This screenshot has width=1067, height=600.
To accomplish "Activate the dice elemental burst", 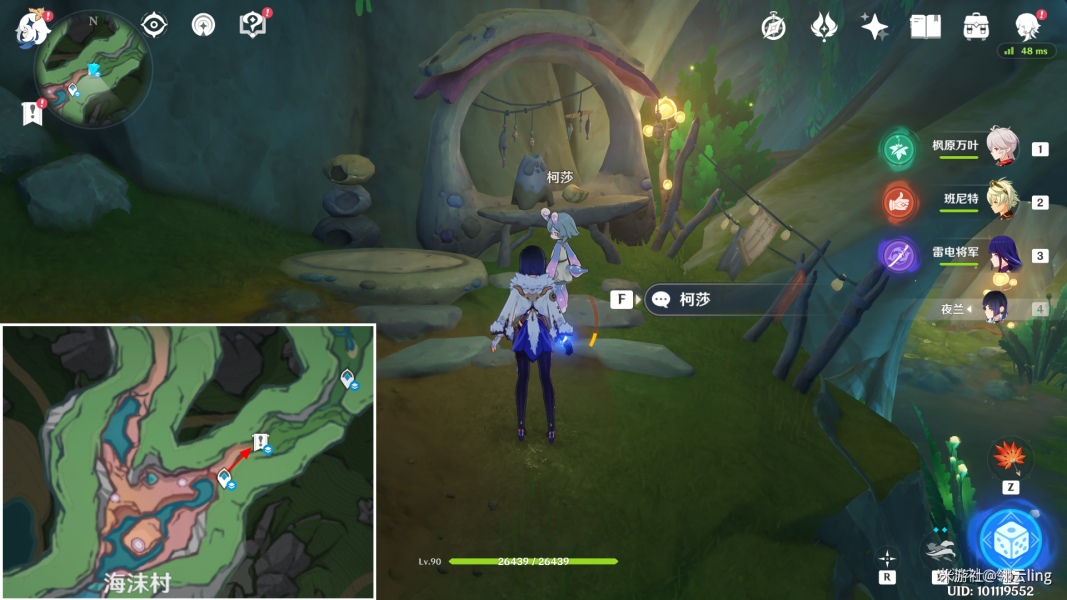I will click(1010, 541).
